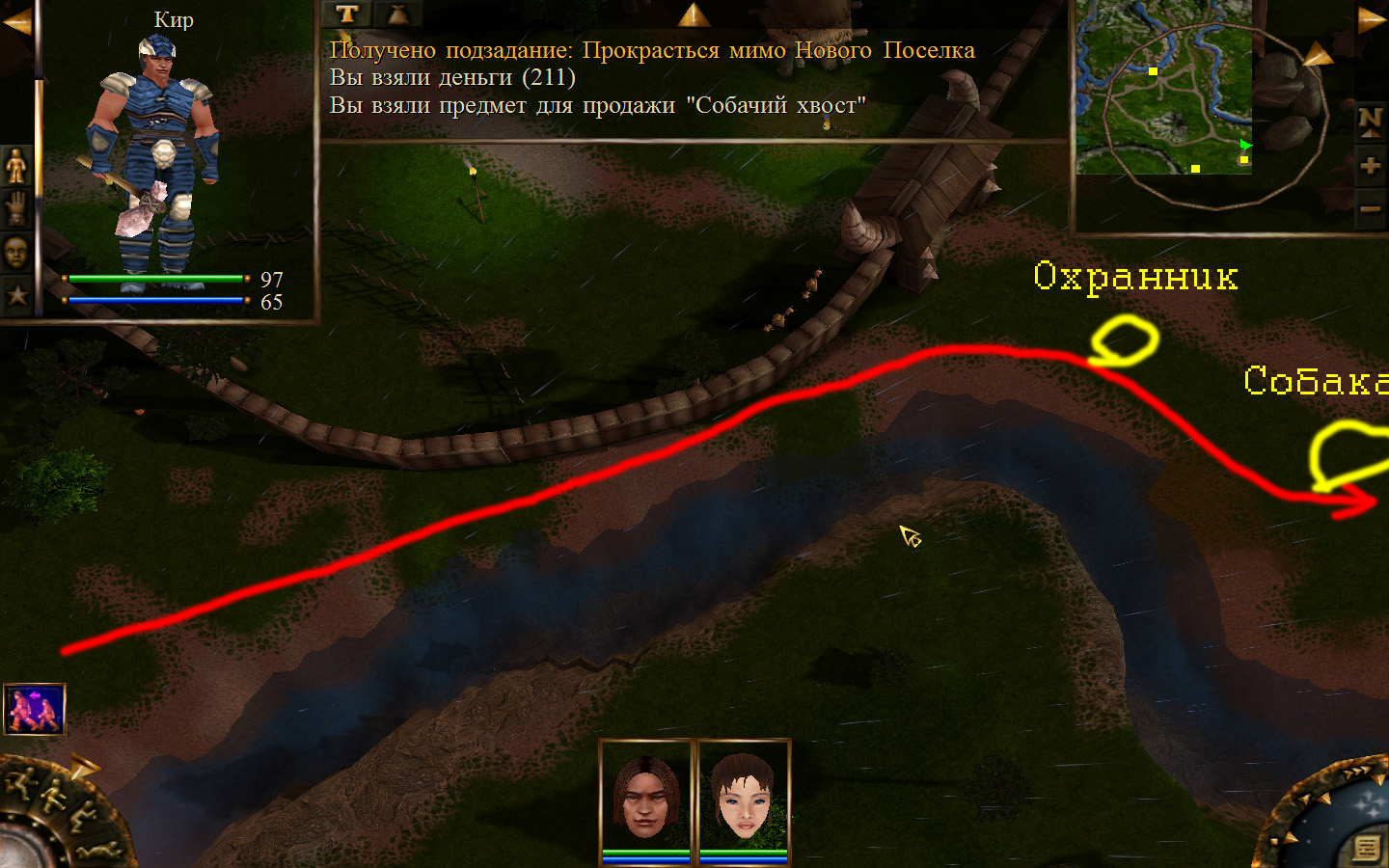1389x868 pixels.
Task: Open the hand equipment panel icon
Action: click(x=16, y=208)
